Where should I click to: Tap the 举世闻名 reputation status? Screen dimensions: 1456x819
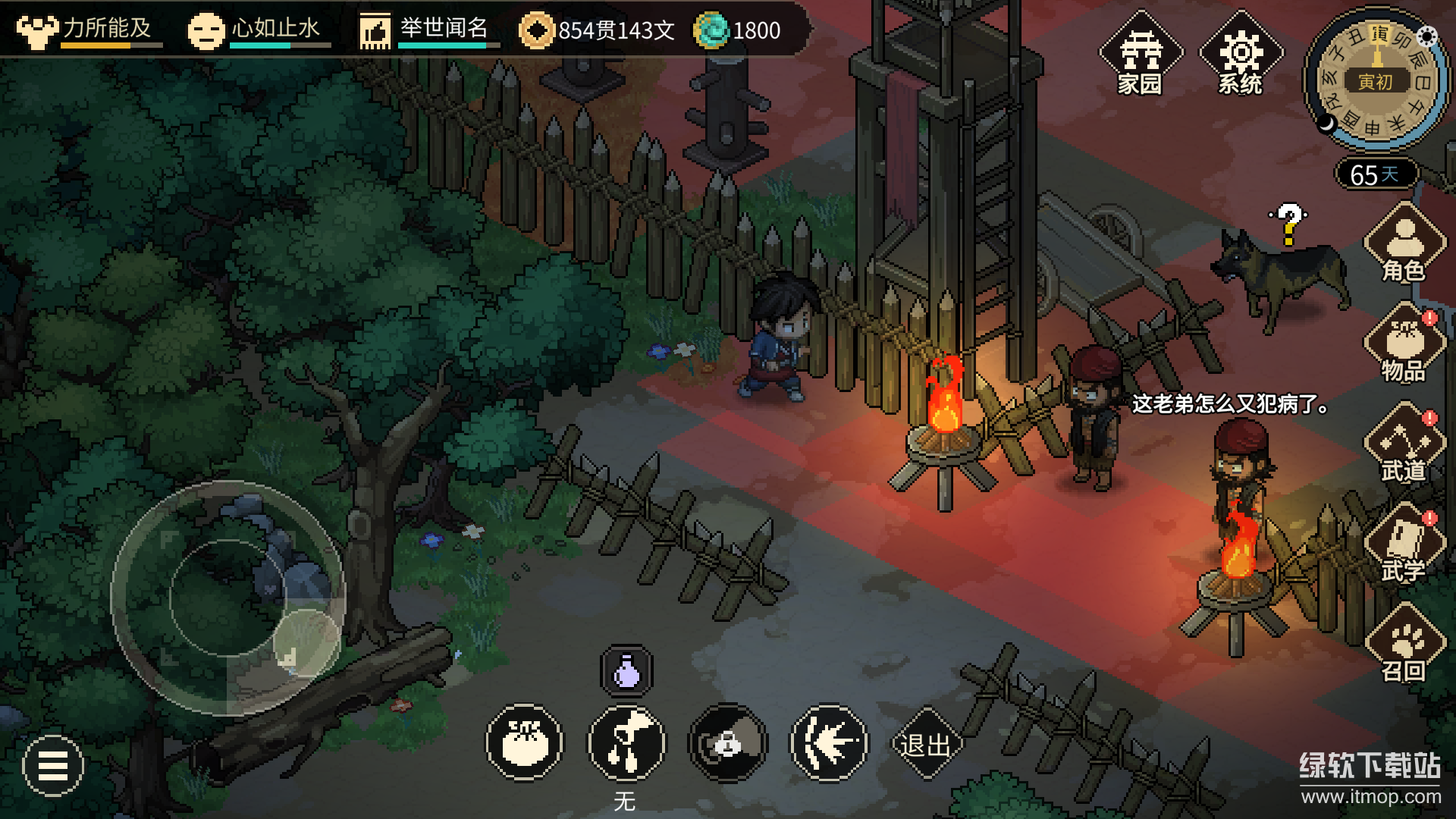(430, 30)
